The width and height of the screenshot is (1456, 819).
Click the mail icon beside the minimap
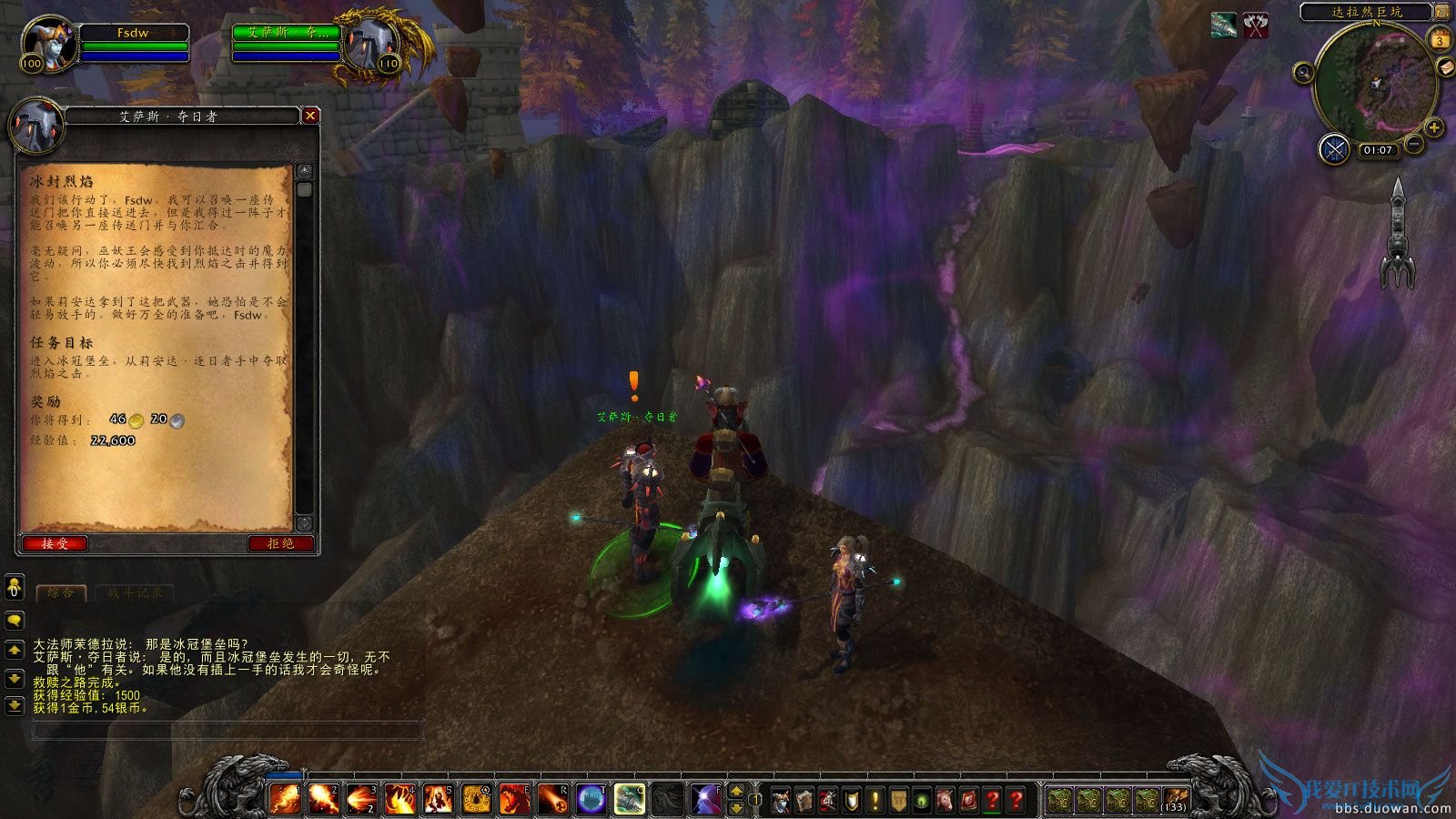click(1446, 67)
